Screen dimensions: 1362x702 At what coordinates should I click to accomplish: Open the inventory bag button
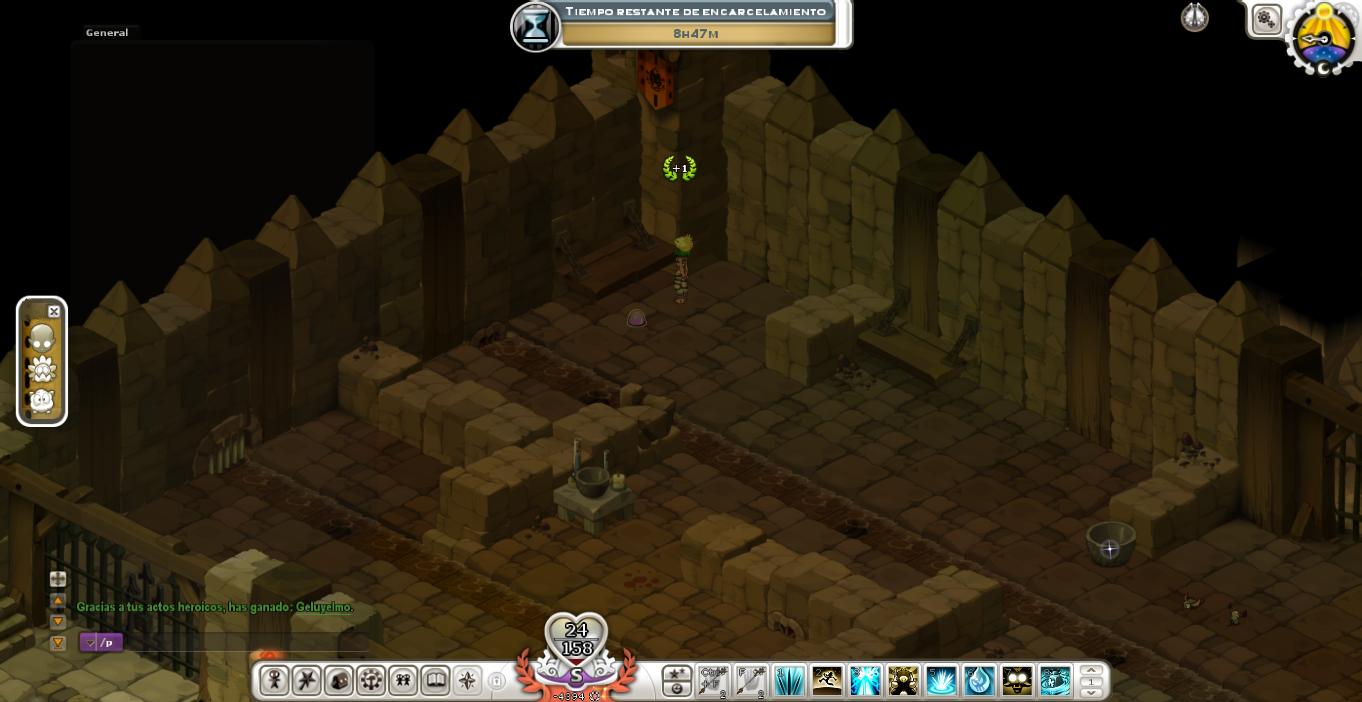click(338, 680)
